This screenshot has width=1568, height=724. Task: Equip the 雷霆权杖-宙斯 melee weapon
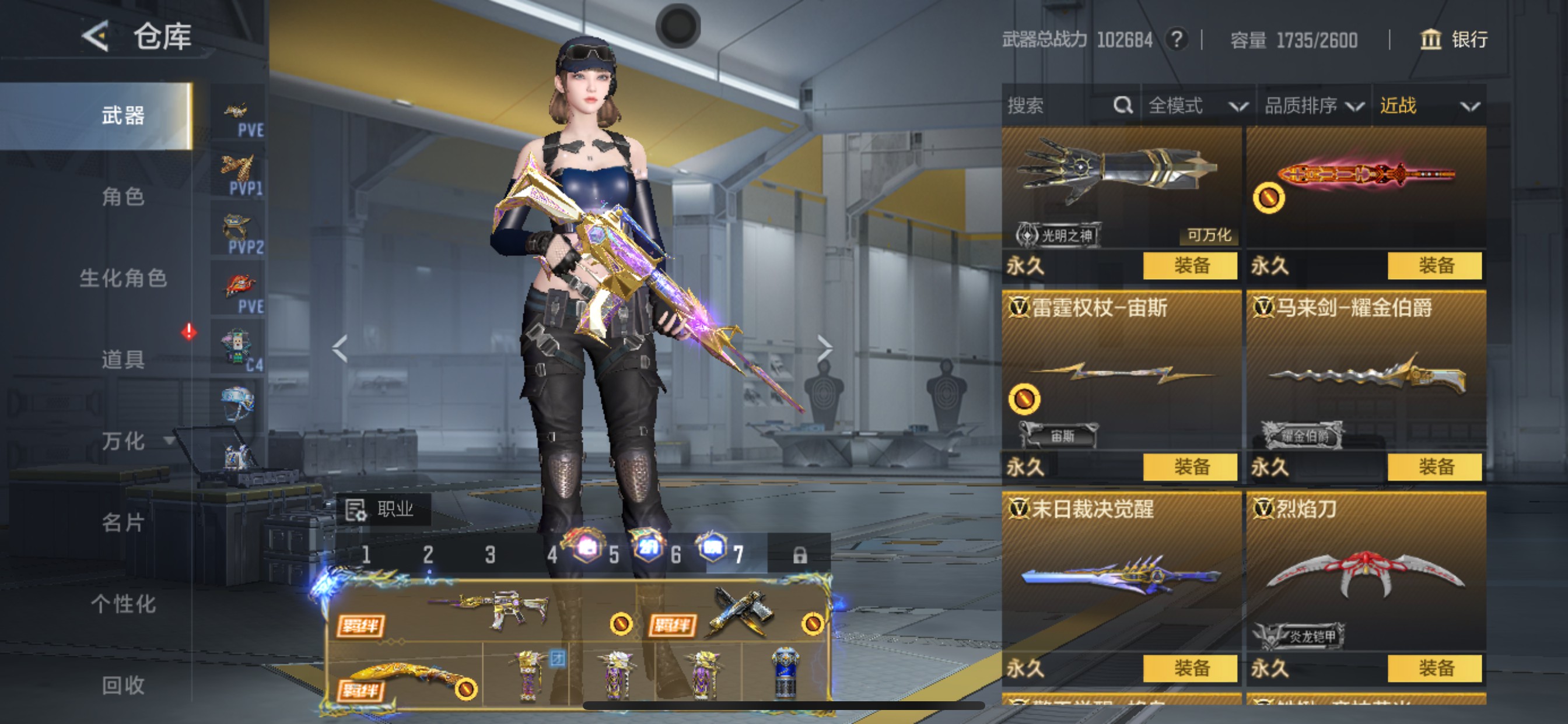point(1190,468)
